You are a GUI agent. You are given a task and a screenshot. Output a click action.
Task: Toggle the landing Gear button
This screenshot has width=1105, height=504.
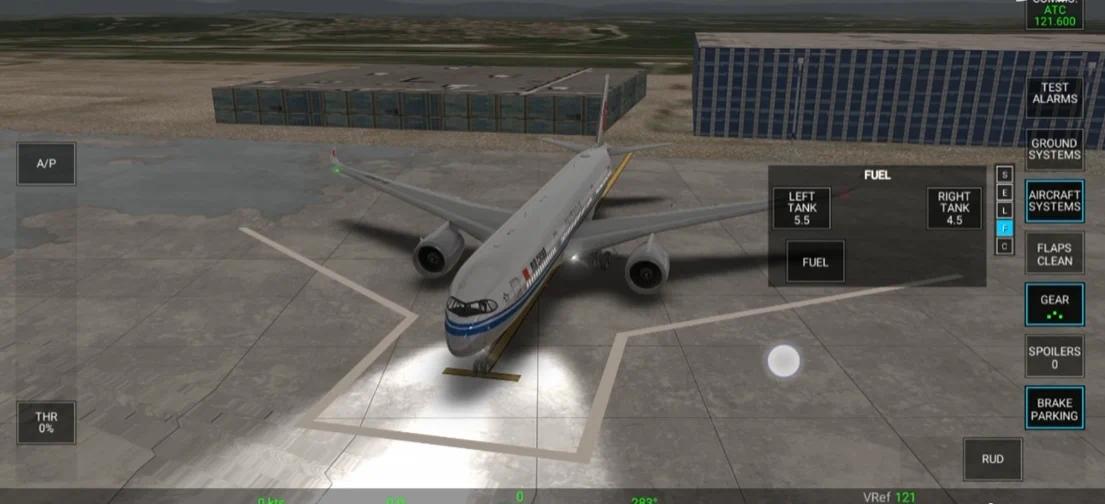[x=1055, y=304]
